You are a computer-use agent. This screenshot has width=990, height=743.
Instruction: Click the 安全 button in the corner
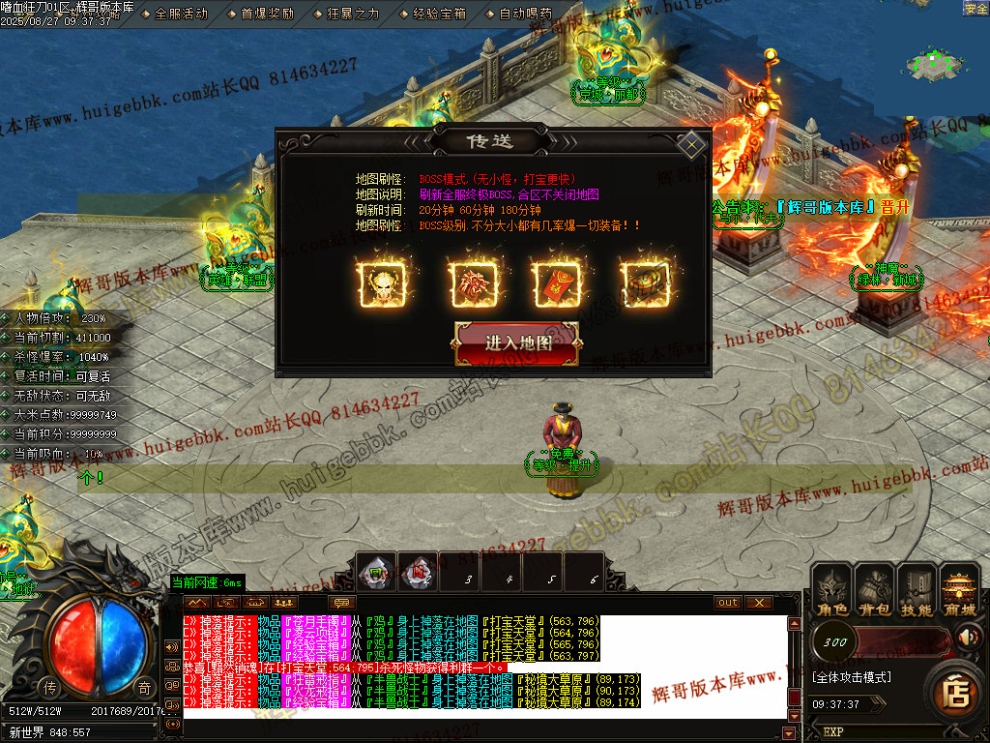tap(975, 8)
